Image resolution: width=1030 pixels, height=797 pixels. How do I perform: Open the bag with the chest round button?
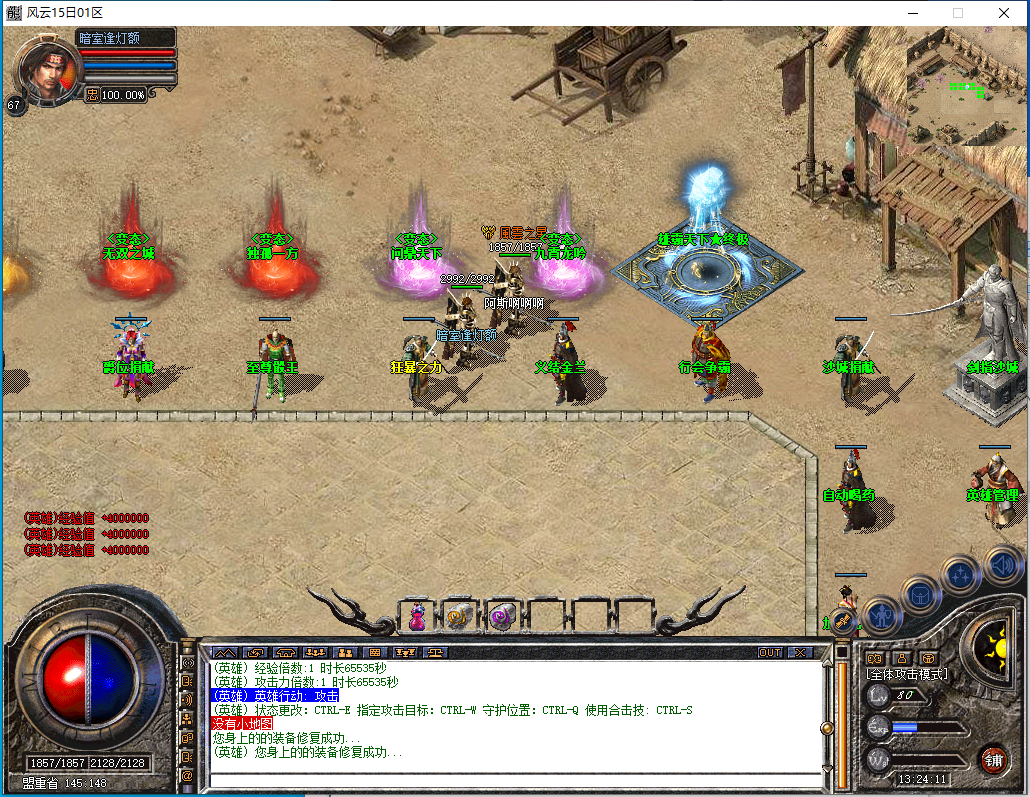click(x=920, y=595)
